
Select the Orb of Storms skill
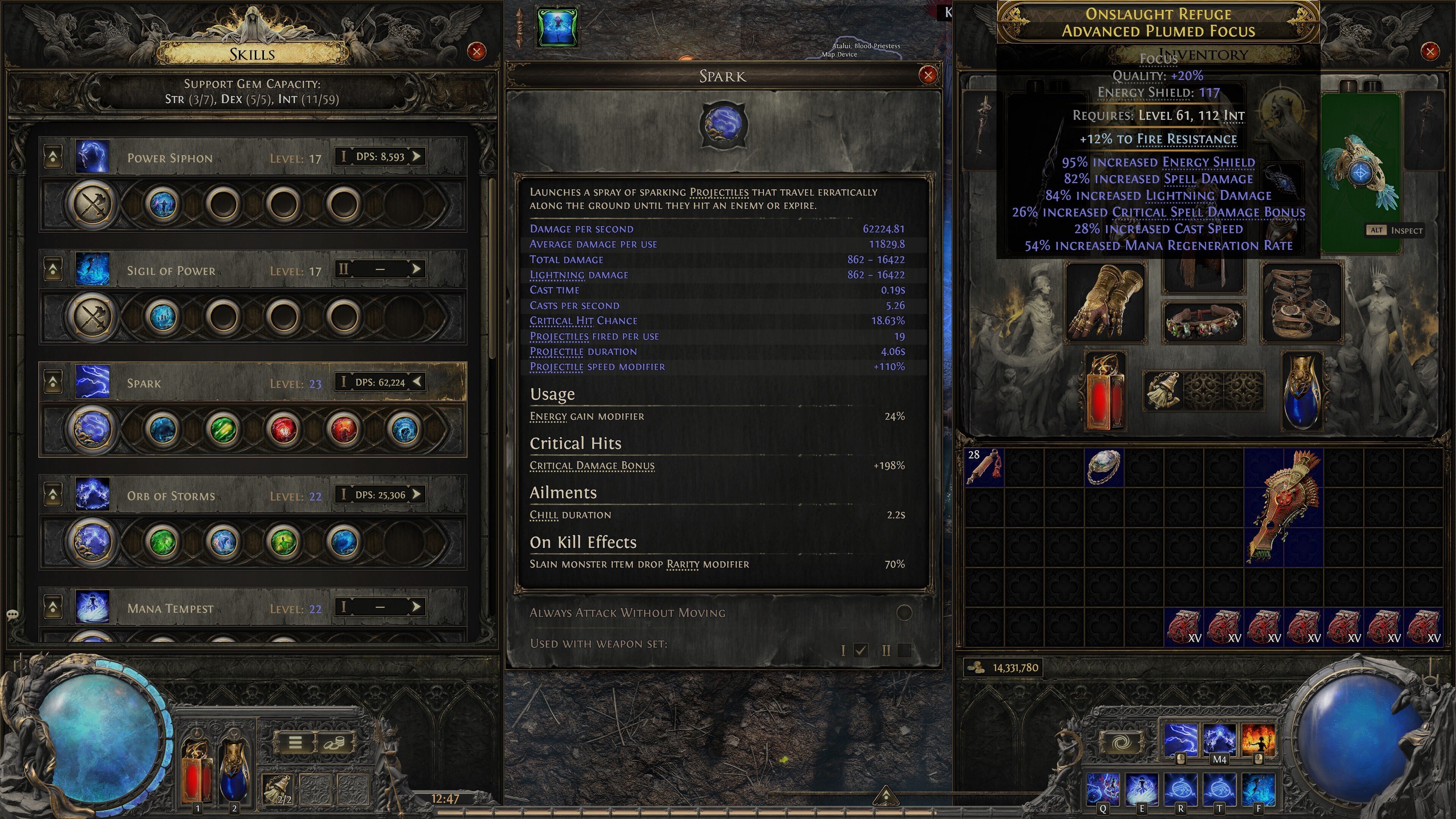click(x=171, y=496)
